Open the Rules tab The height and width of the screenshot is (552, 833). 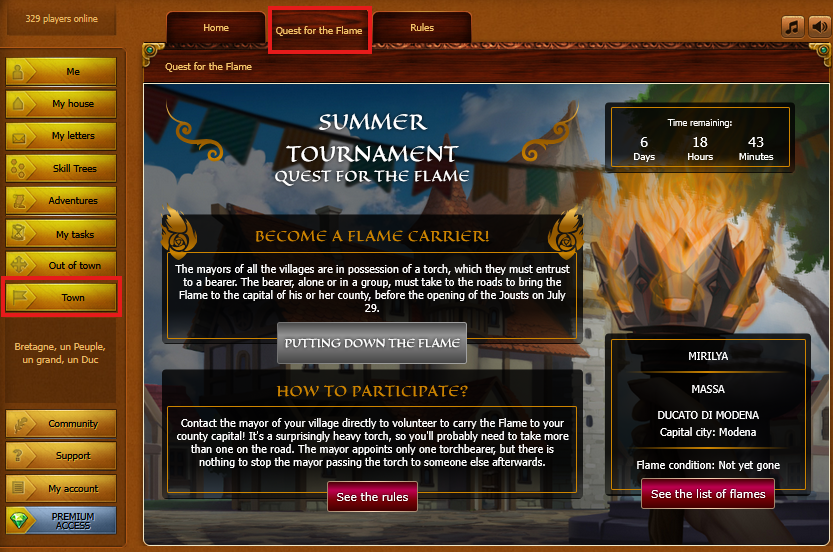[421, 28]
